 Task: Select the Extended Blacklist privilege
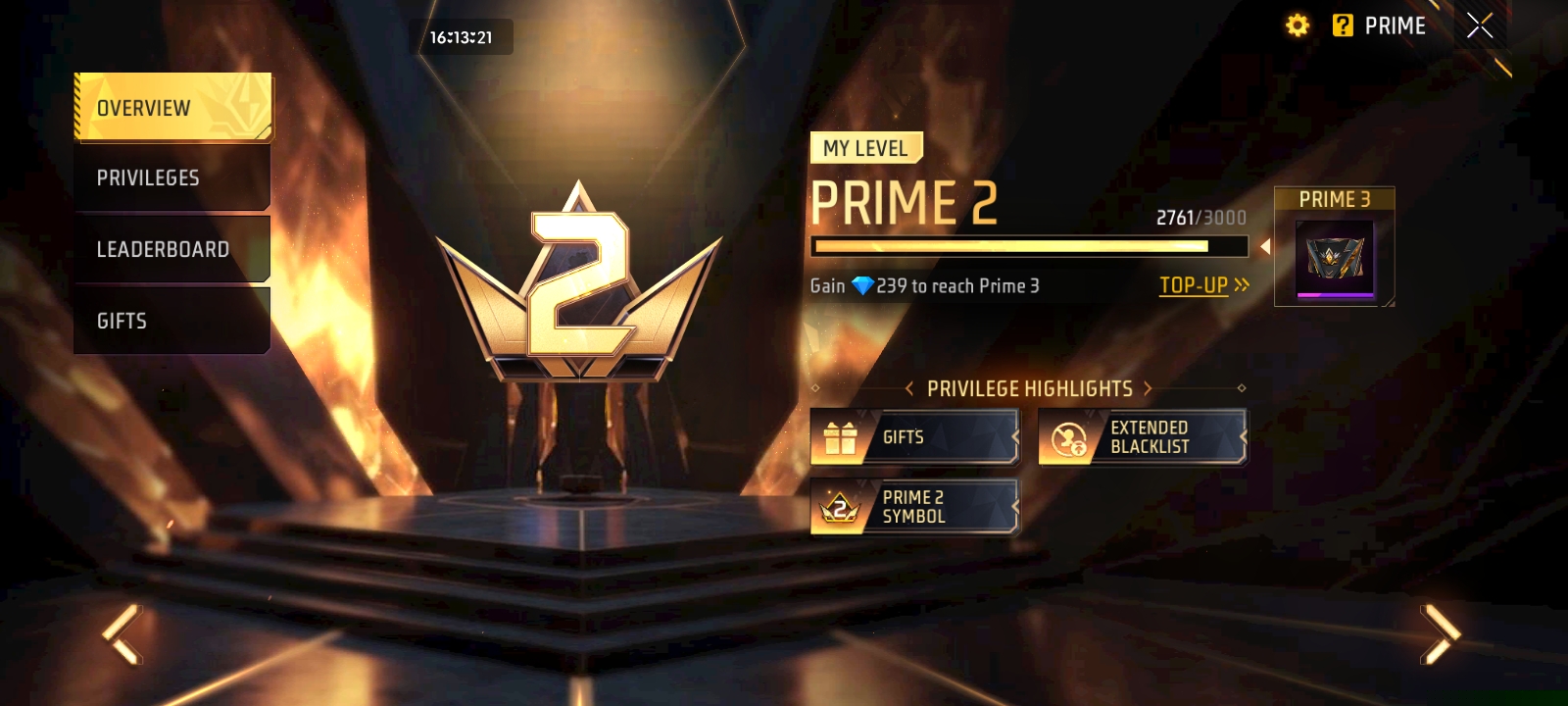point(1143,437)
